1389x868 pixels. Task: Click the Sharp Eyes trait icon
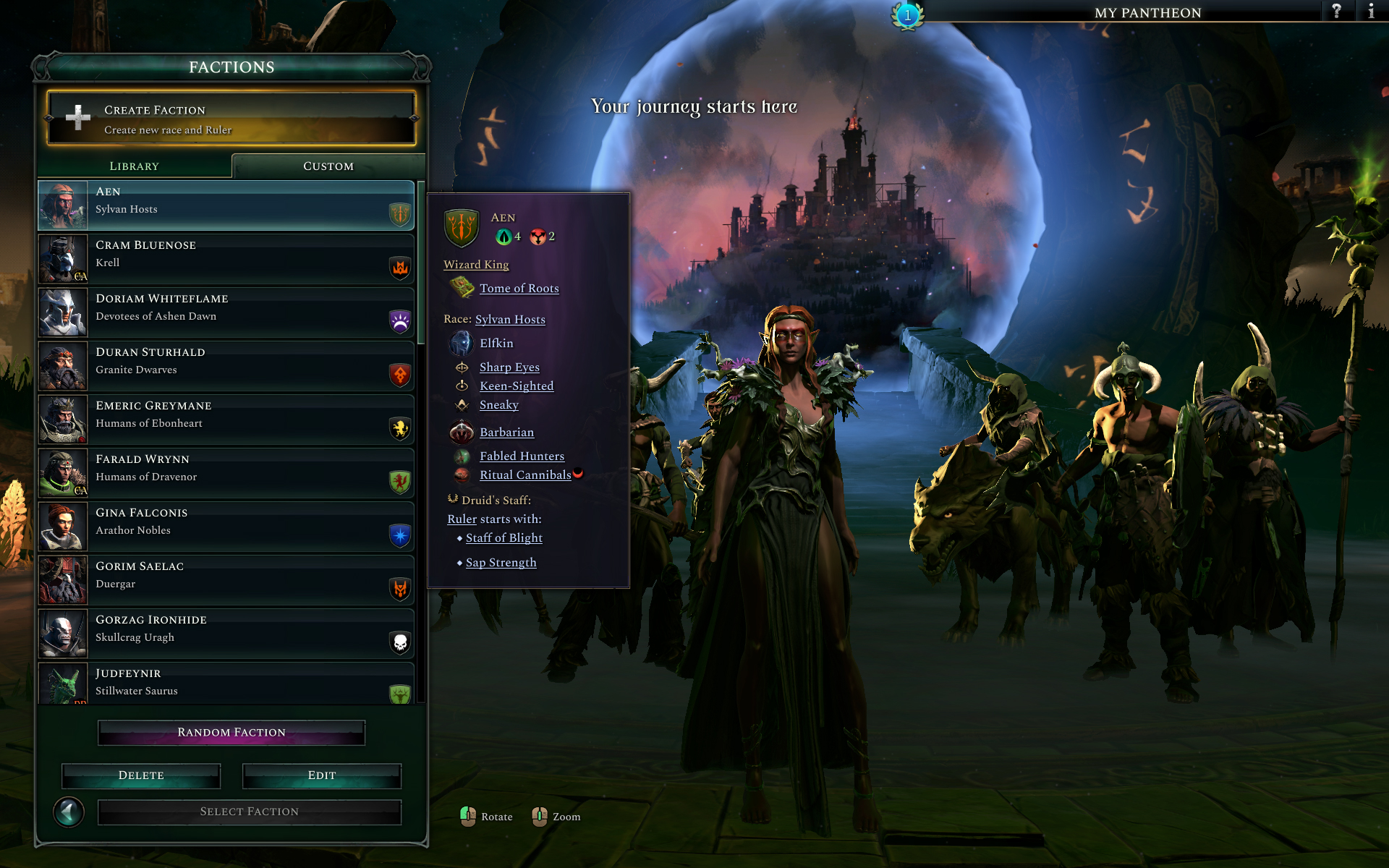point(462,367)
